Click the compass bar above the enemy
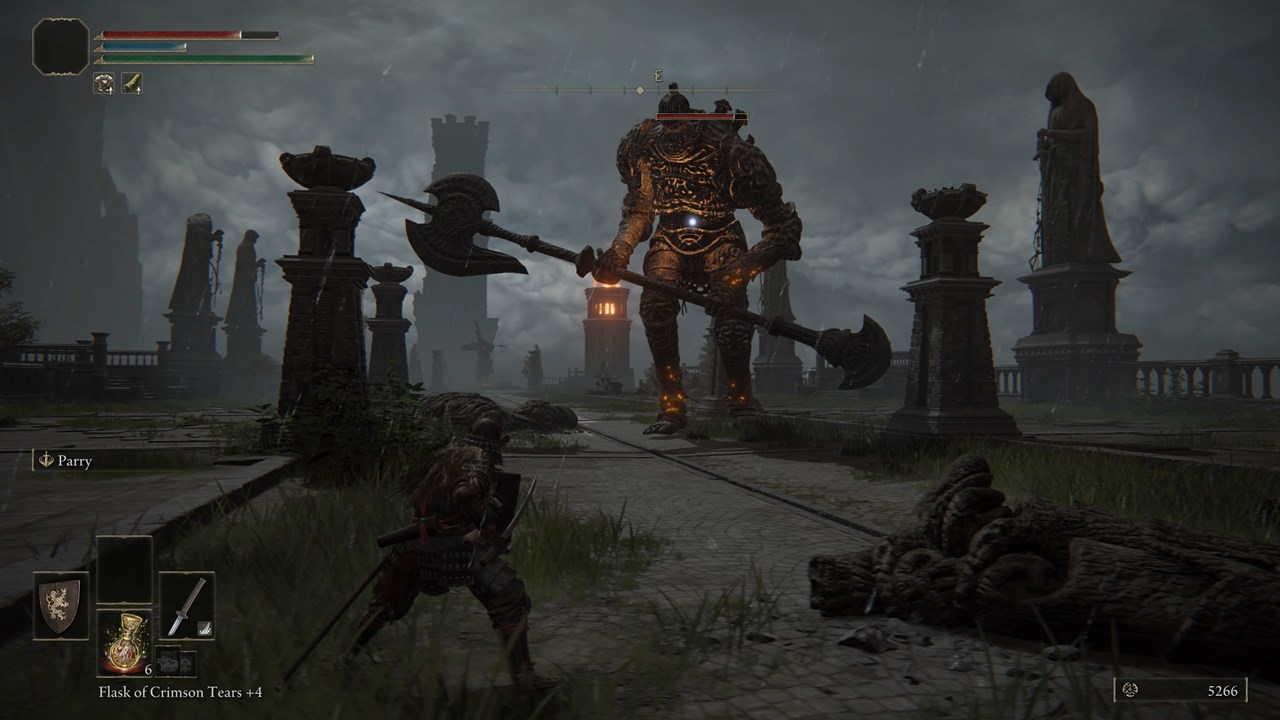 (640, 90)
